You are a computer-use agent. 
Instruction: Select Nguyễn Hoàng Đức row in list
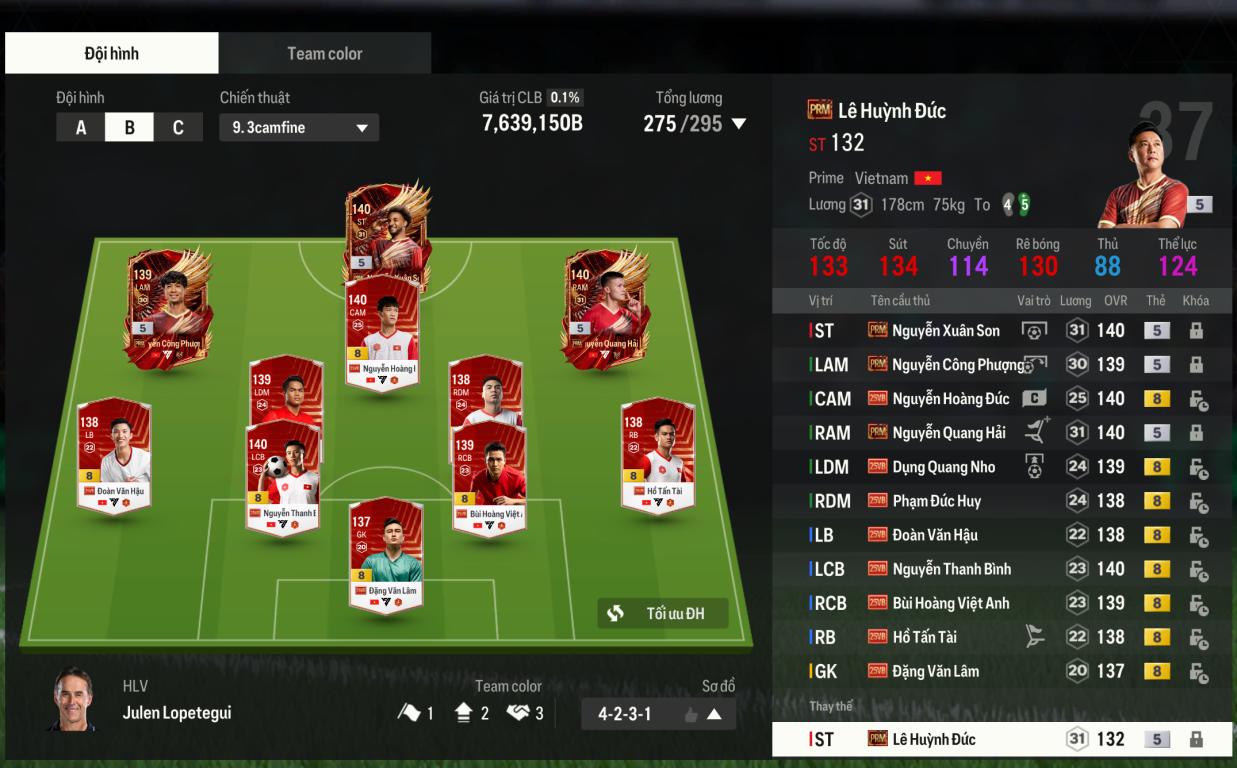pyautogui.click(x=950, y=399)
